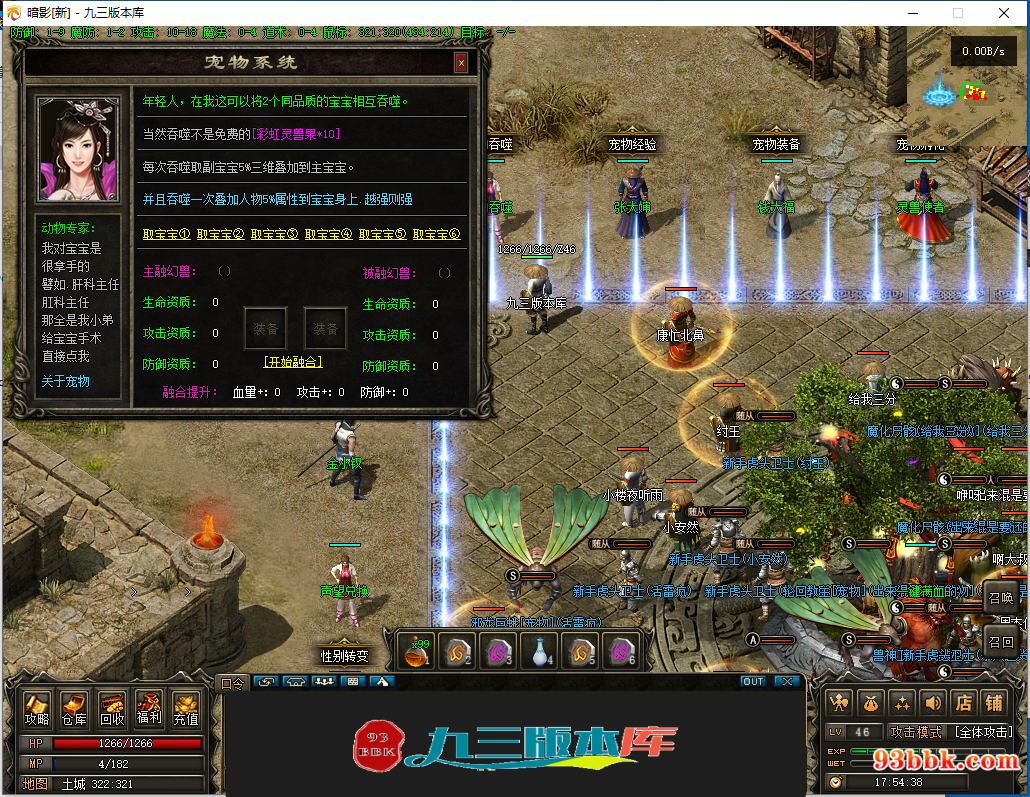1030x797 pixels.
Task: Close the 宠物系统 pet system window
Action: (461, 63)
